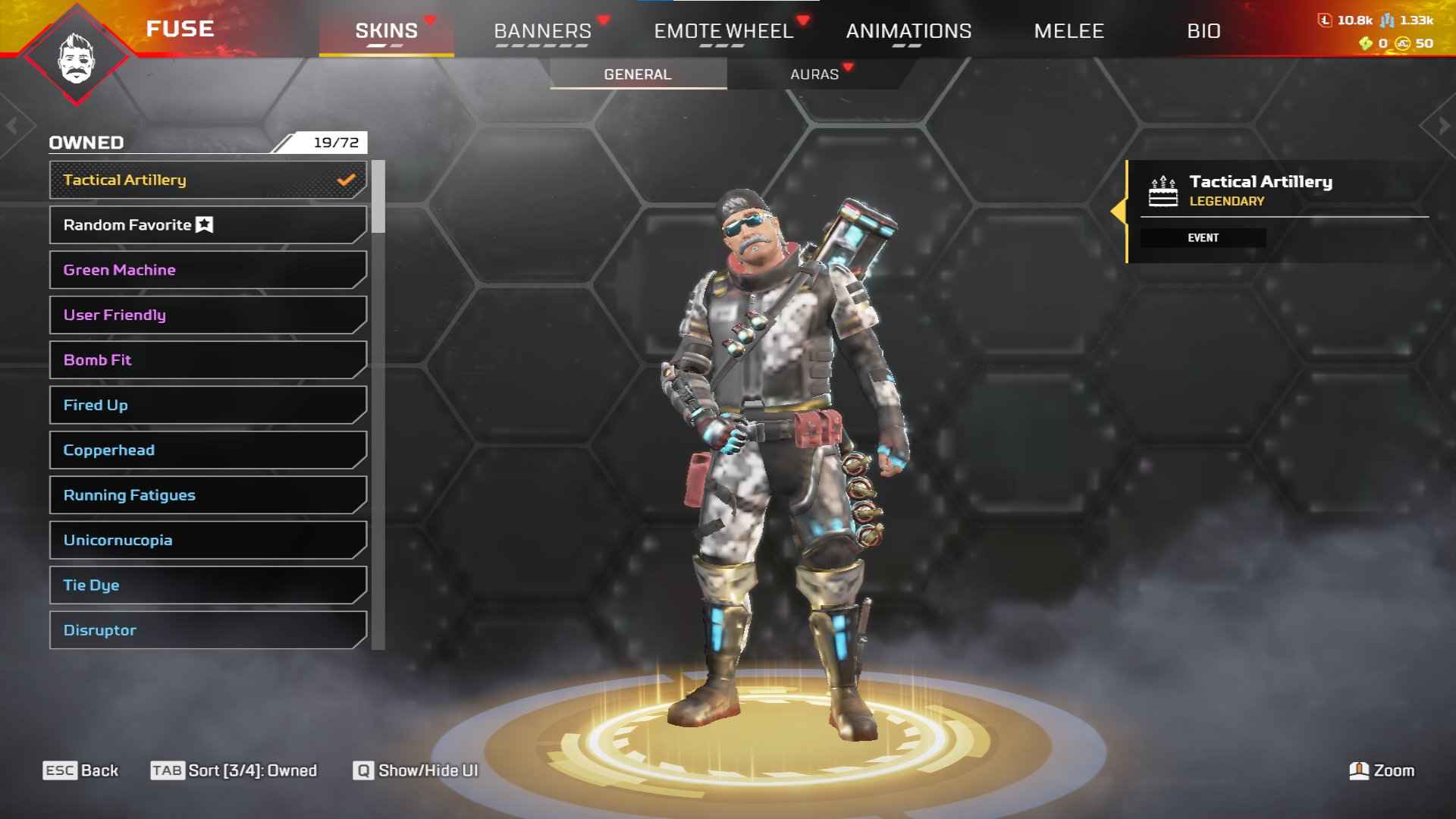Click the yellow arrow marker on skin details panel

pyautogui.click(x=1120, y=211)
